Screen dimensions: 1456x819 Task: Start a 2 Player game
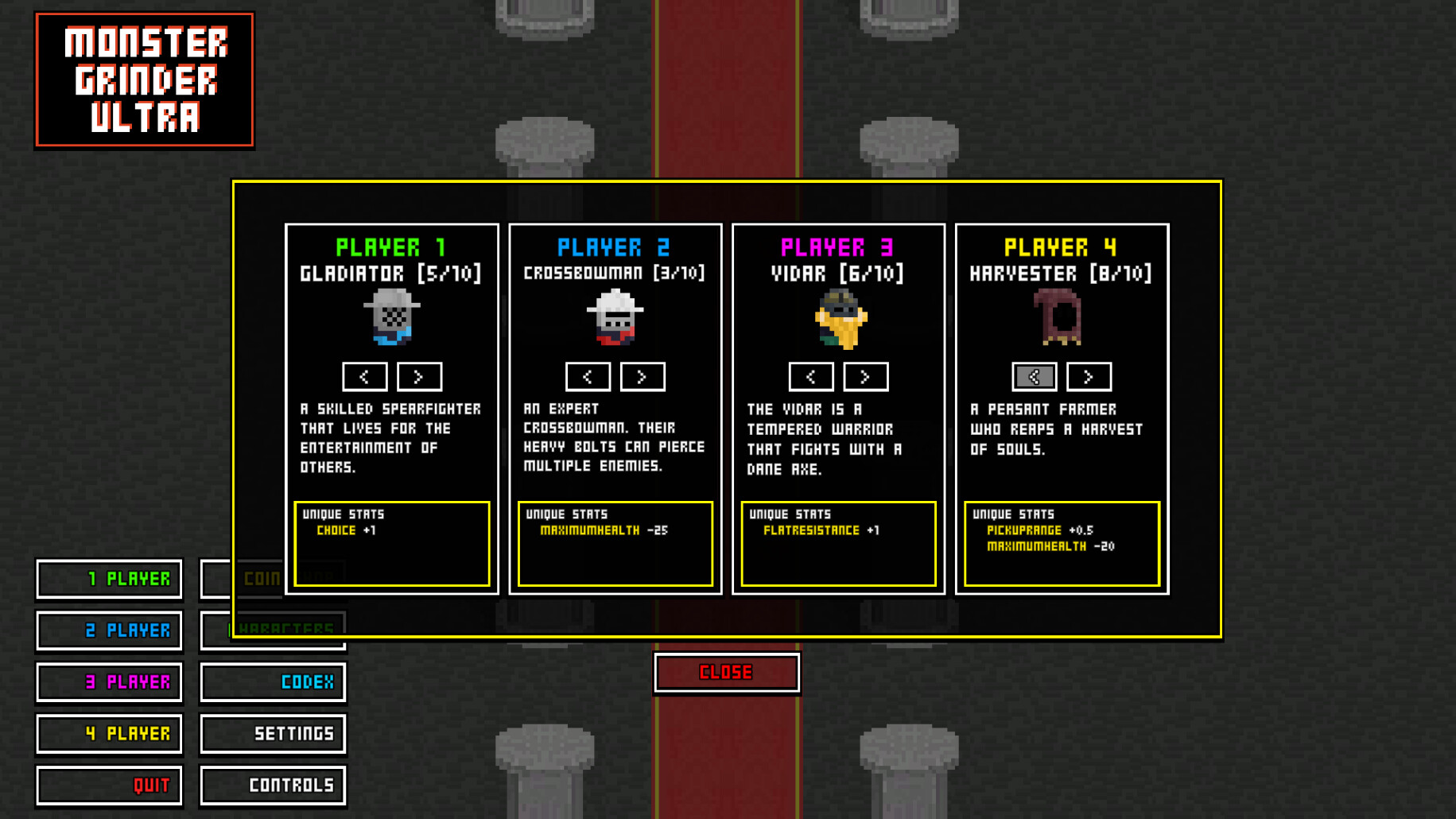point(109,631)
